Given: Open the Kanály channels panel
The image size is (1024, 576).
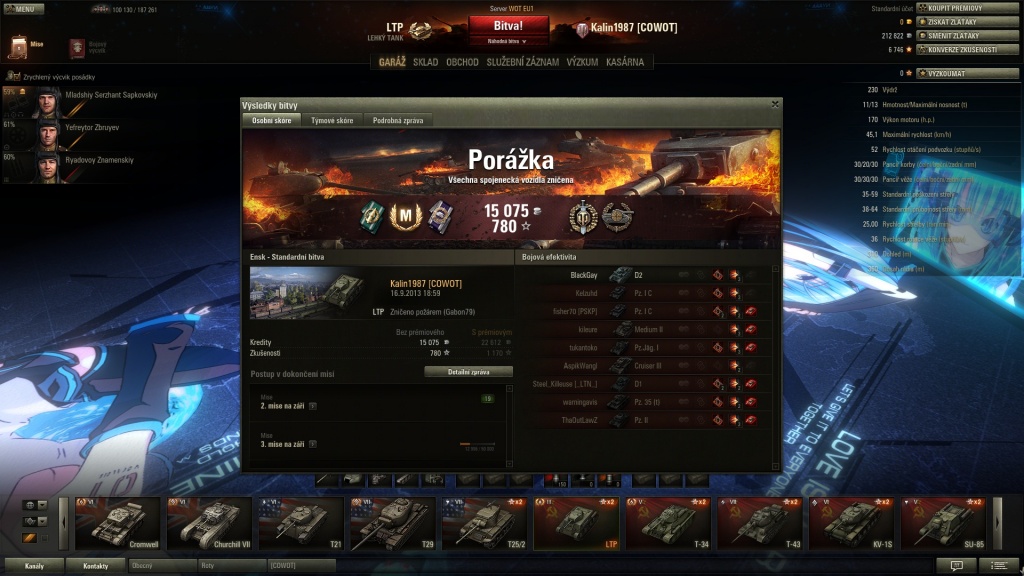Looking at the screenshot, I should pos(34,566).
